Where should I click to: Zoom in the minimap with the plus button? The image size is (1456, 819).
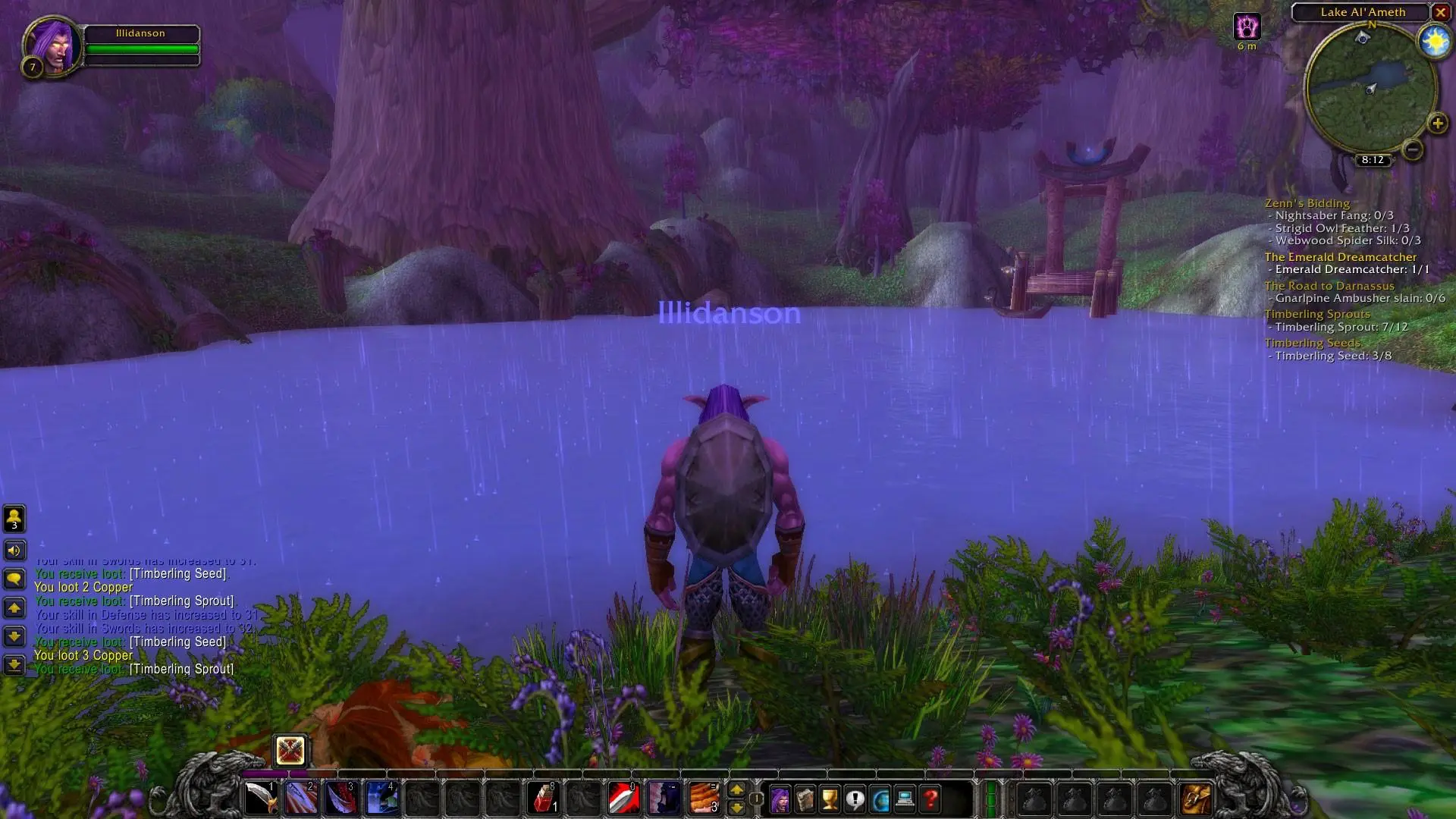pos(1436,123)
